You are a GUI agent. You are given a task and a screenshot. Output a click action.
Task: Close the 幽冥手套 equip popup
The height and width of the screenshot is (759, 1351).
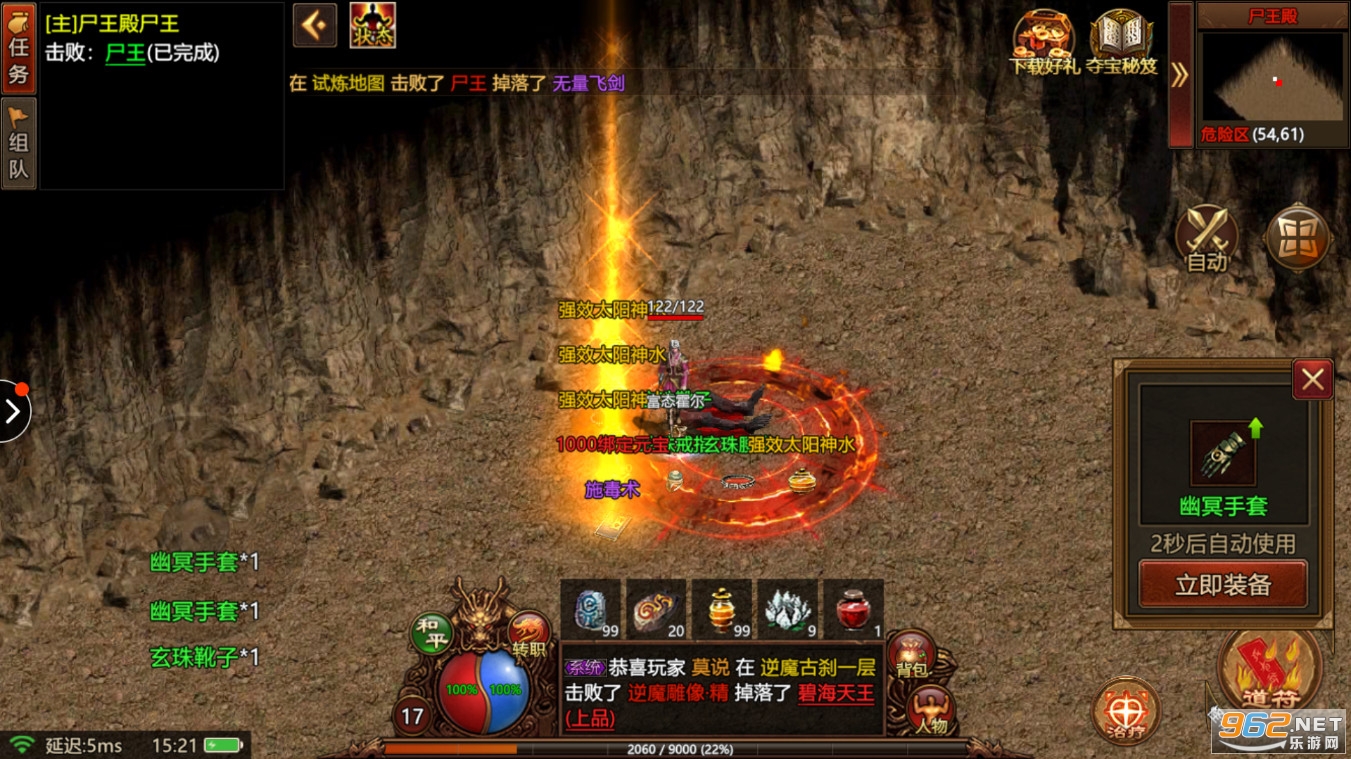coord(1312,379)
